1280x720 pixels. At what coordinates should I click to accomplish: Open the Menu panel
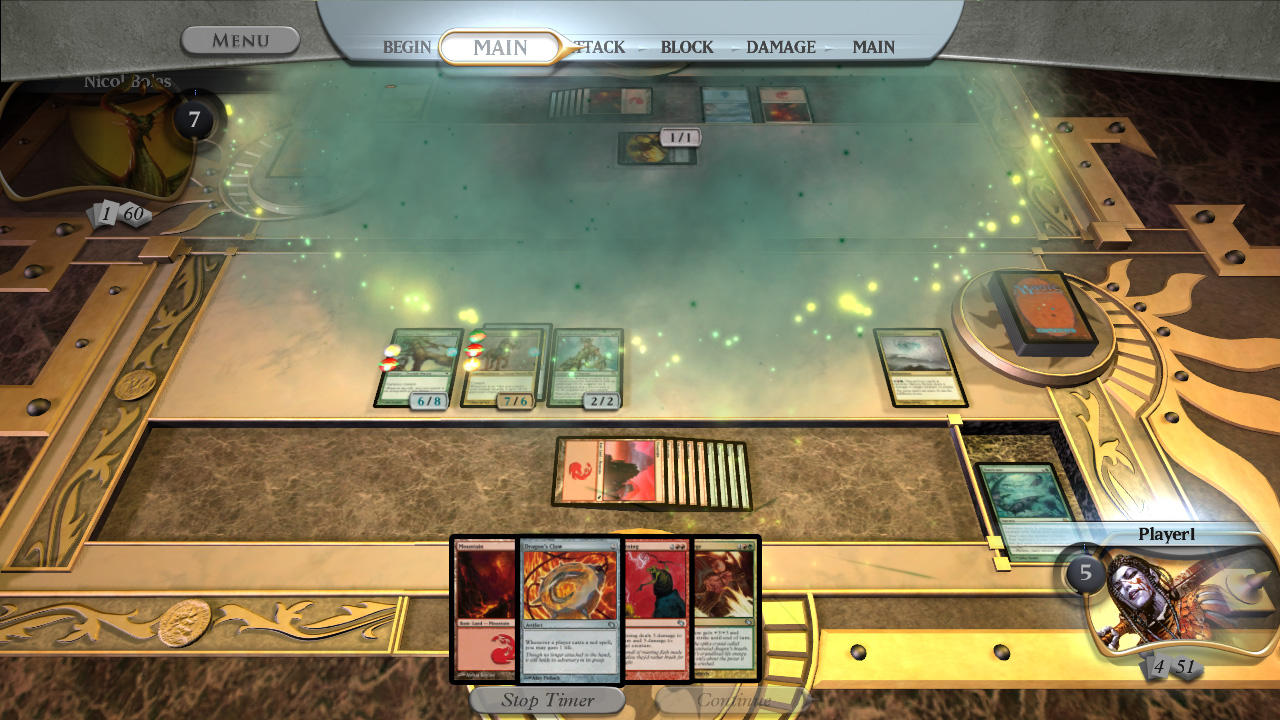240,40
